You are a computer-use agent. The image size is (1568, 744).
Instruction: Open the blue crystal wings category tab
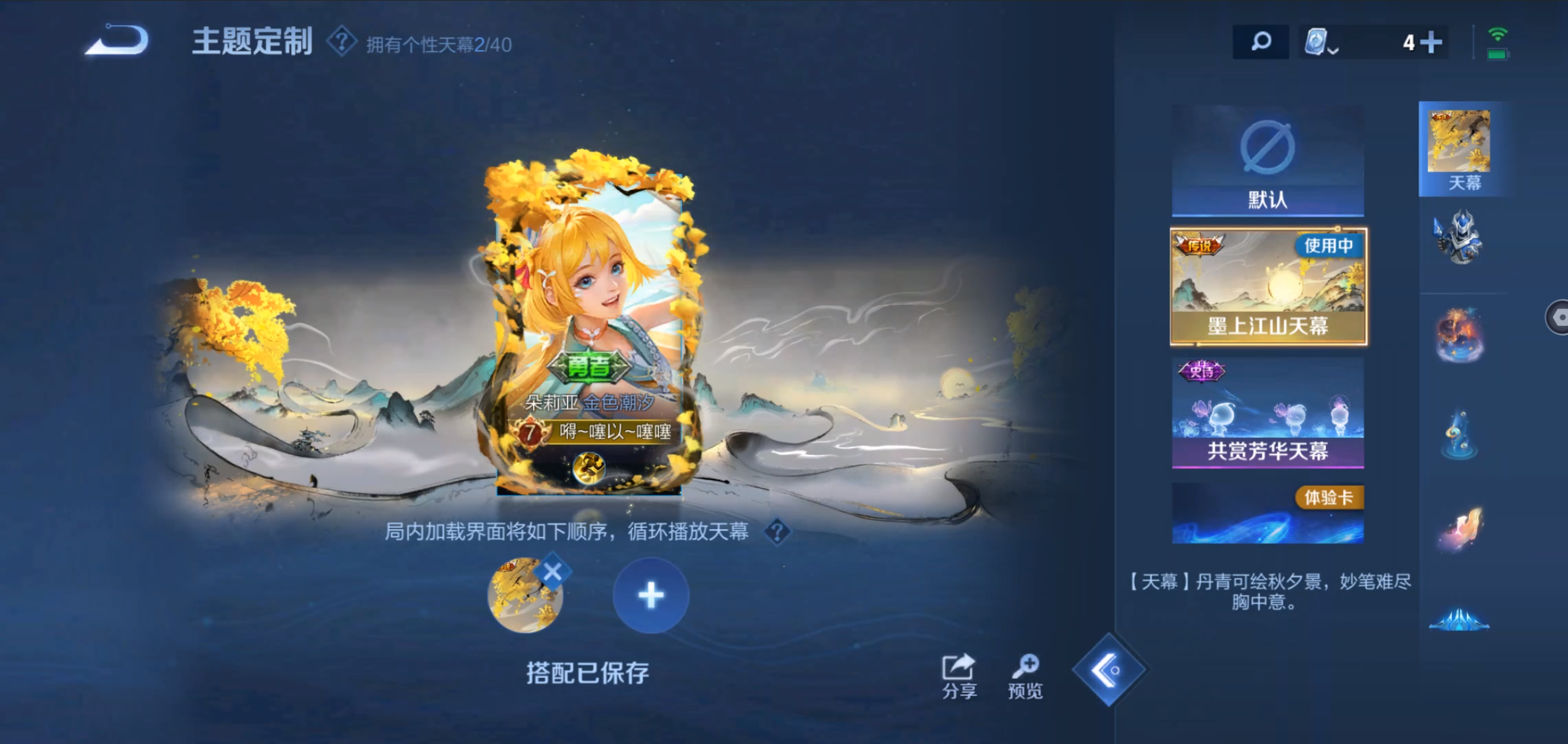1460,620
